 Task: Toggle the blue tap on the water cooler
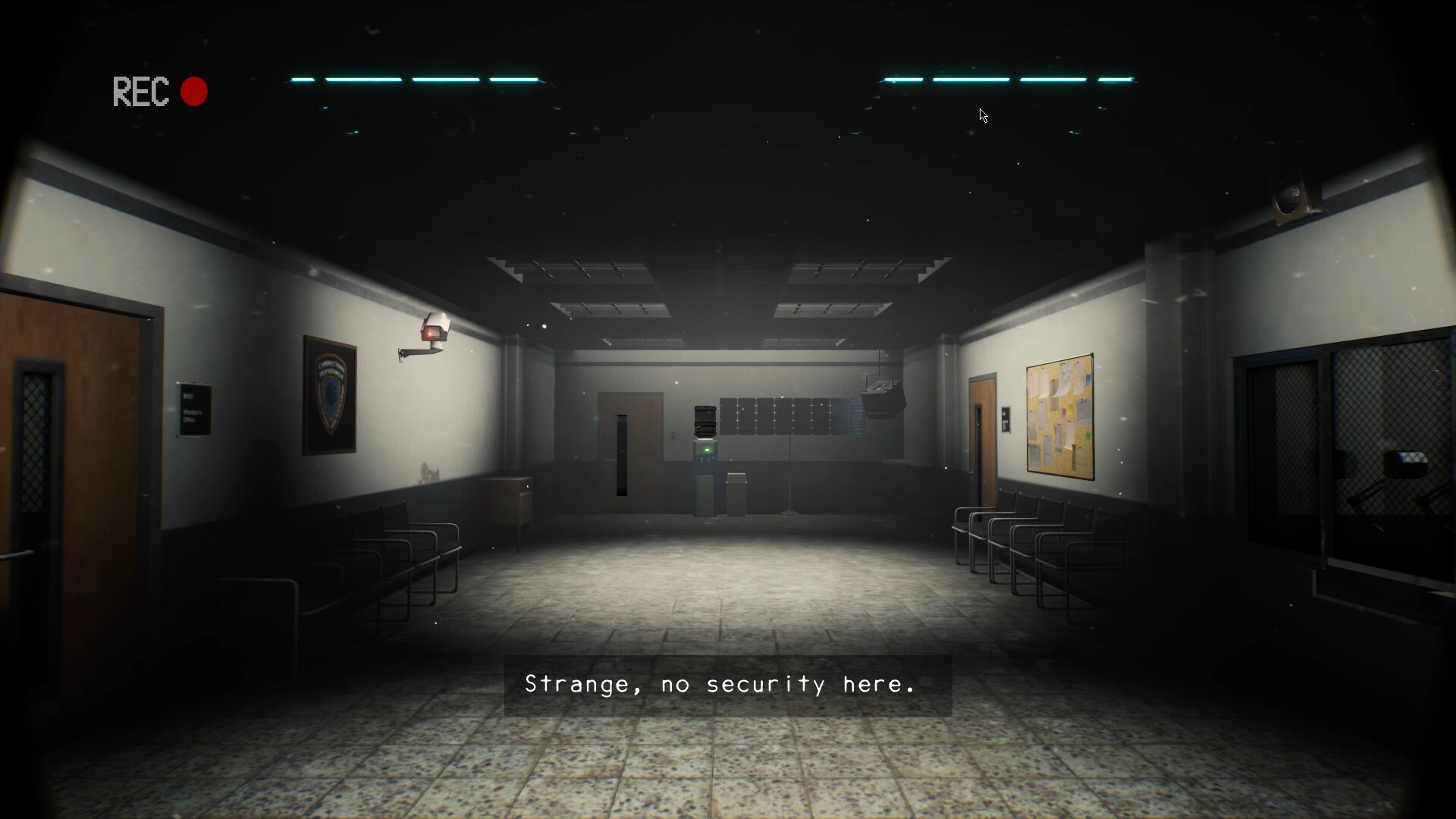[708, 459]
